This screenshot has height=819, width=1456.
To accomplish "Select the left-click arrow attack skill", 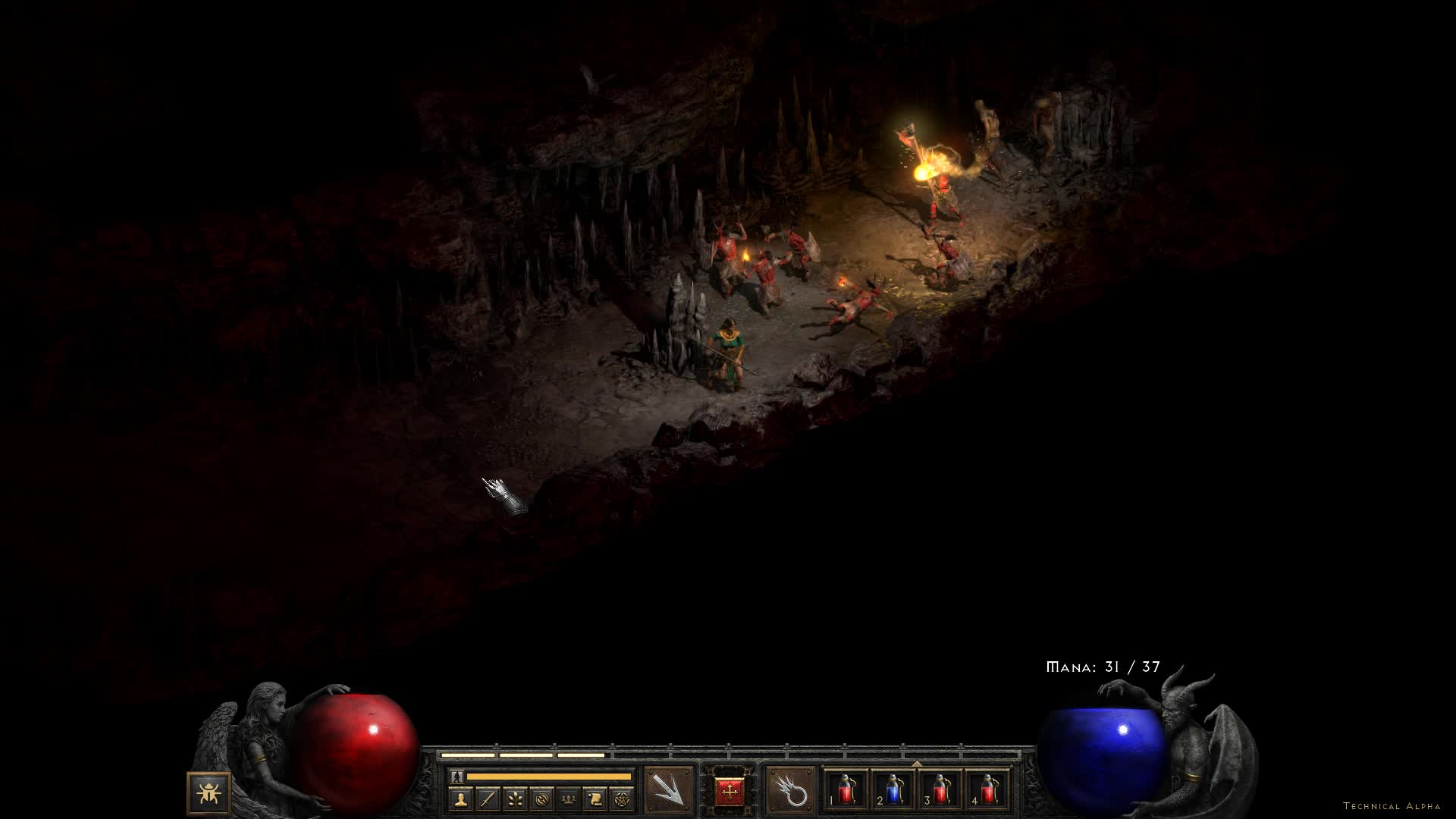I will click(669, 791).
